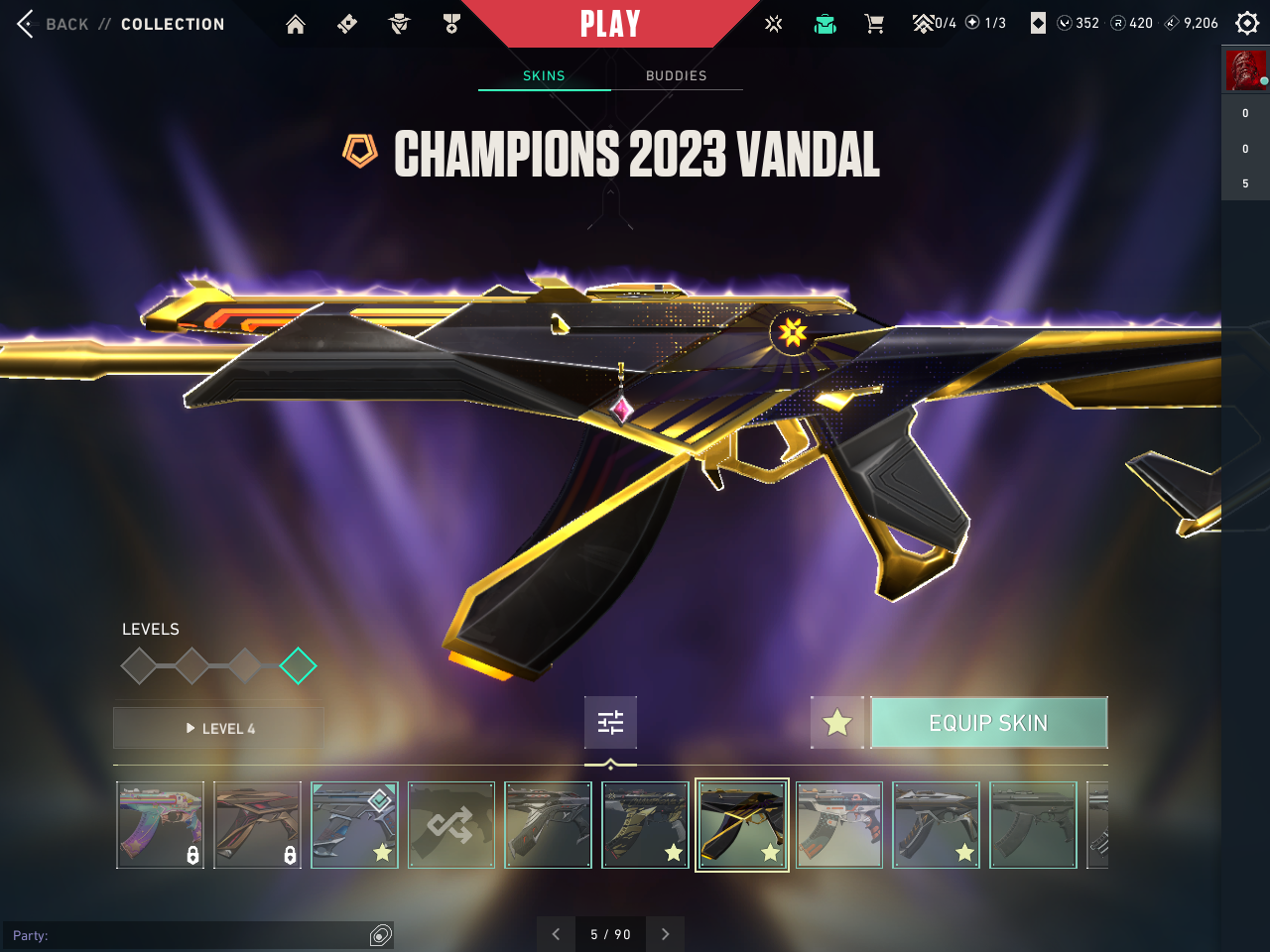Select the highlighted fourth level diamond
Screen dimensions: 1270x952
pos(298,665)
